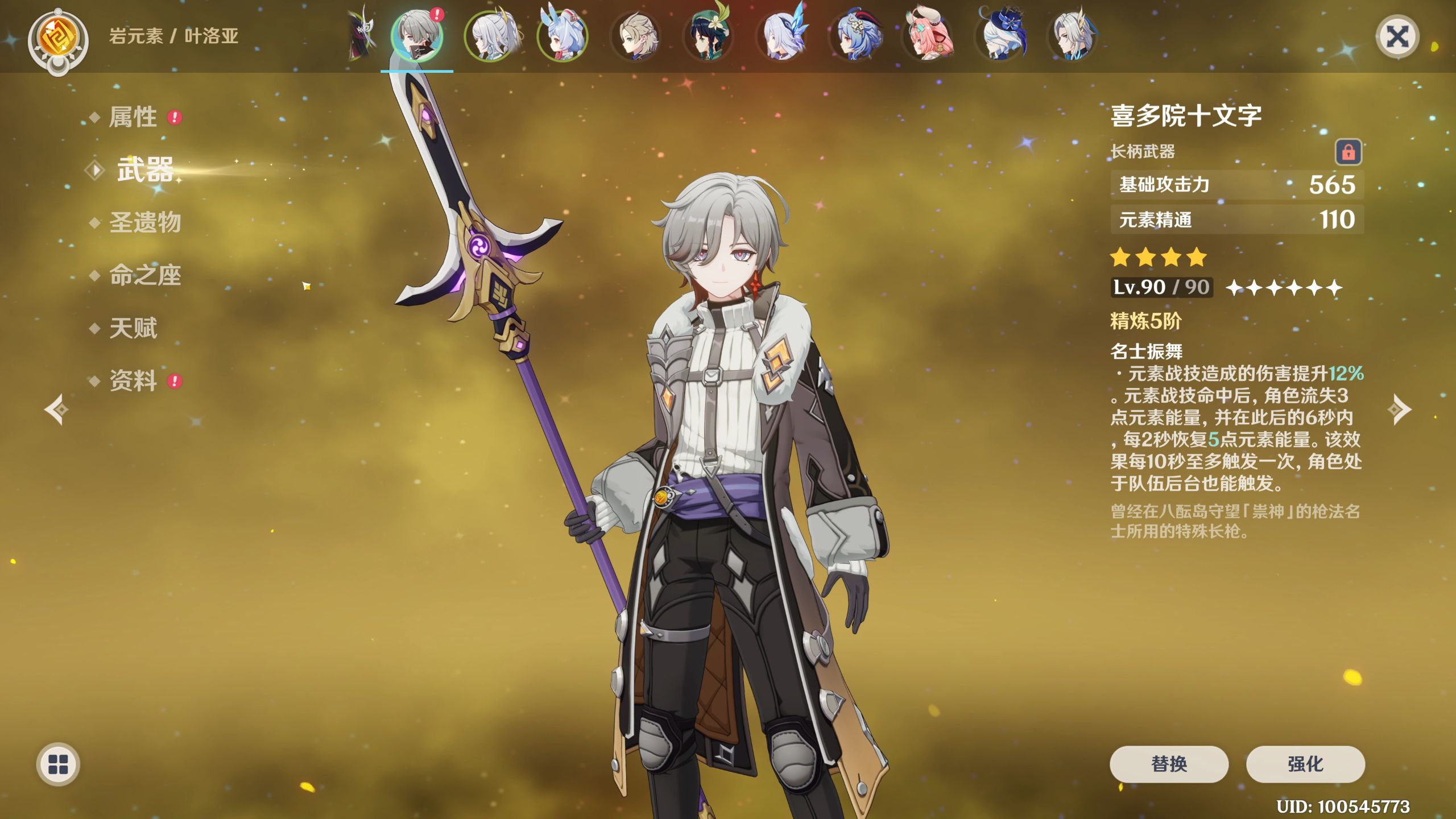Go to the next character arrow

(x=1400, y=409)
